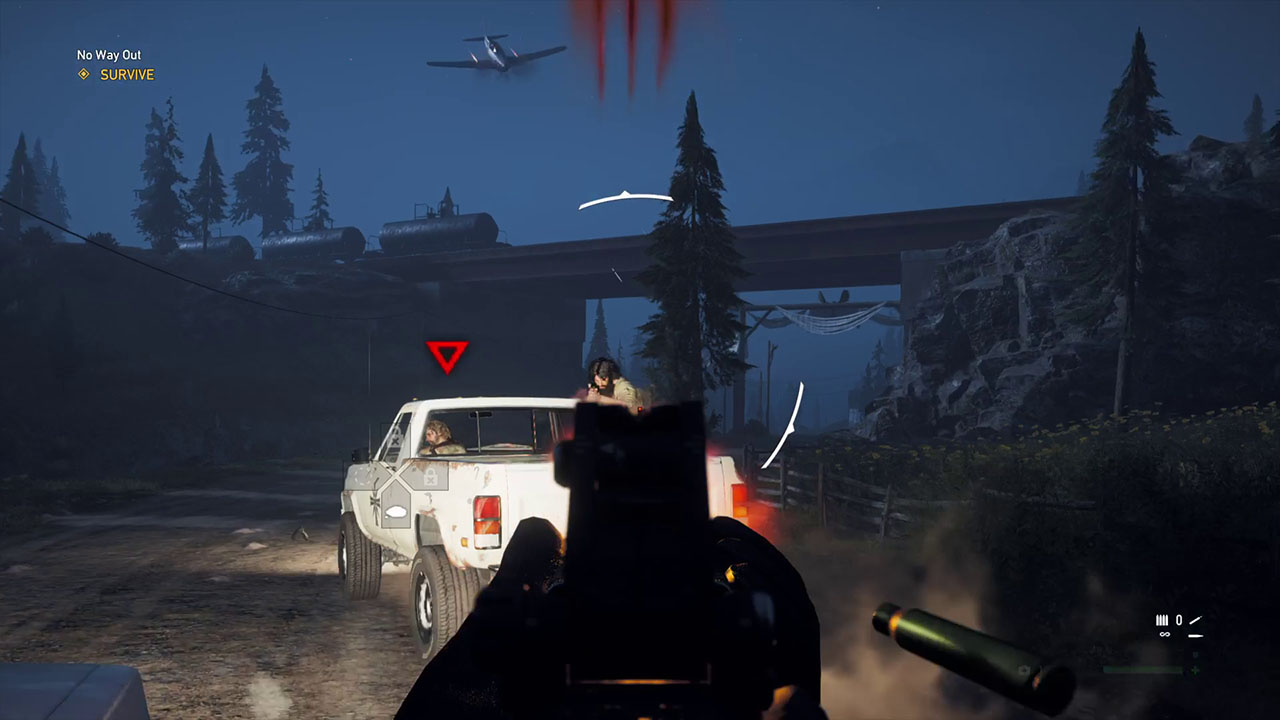Select the horn icon in the bottom d-pad slot
Screen dimensions: 1280x720
click(x=396, y=510)
